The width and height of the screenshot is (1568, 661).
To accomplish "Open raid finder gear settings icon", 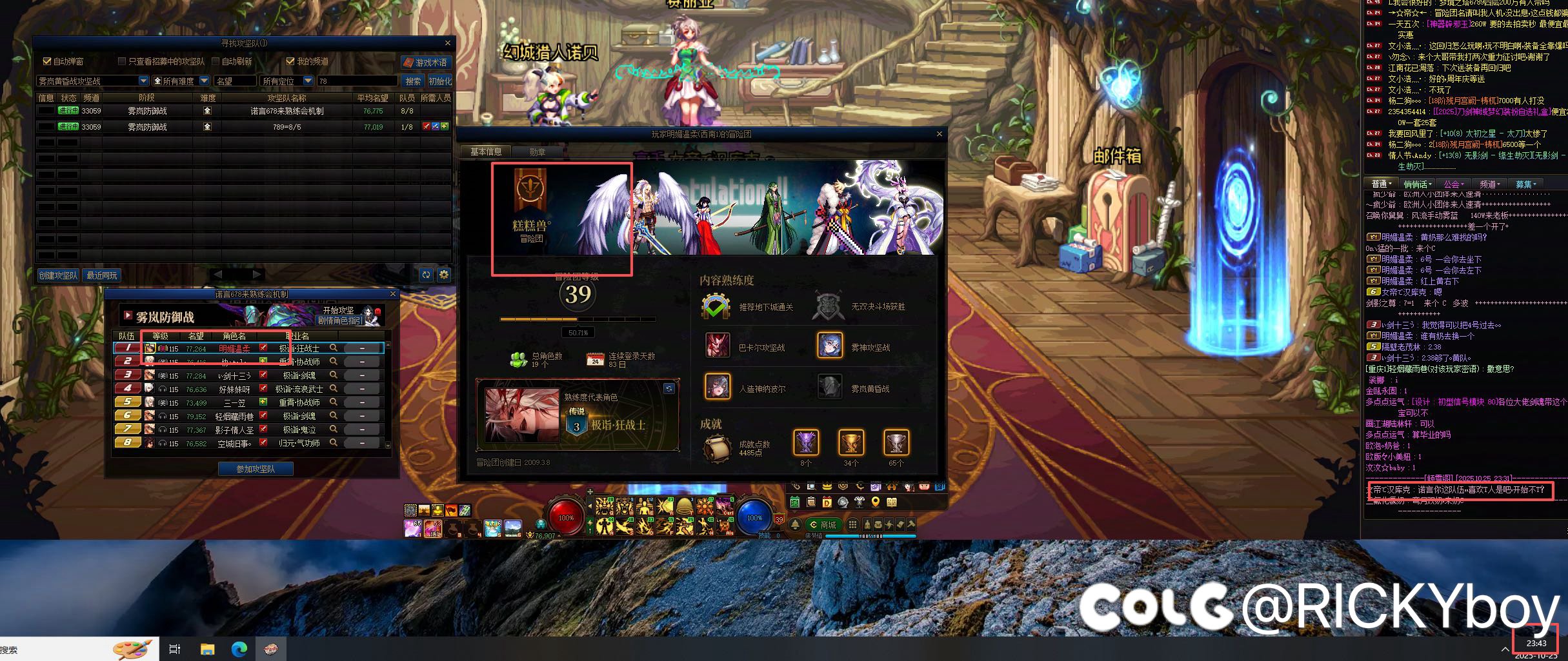I will click(444, 275).
